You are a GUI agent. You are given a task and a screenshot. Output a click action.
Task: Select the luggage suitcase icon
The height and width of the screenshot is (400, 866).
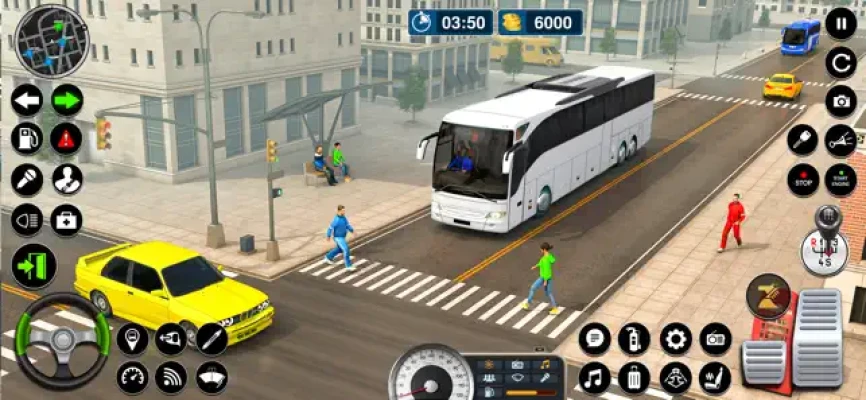pos(634,378)
